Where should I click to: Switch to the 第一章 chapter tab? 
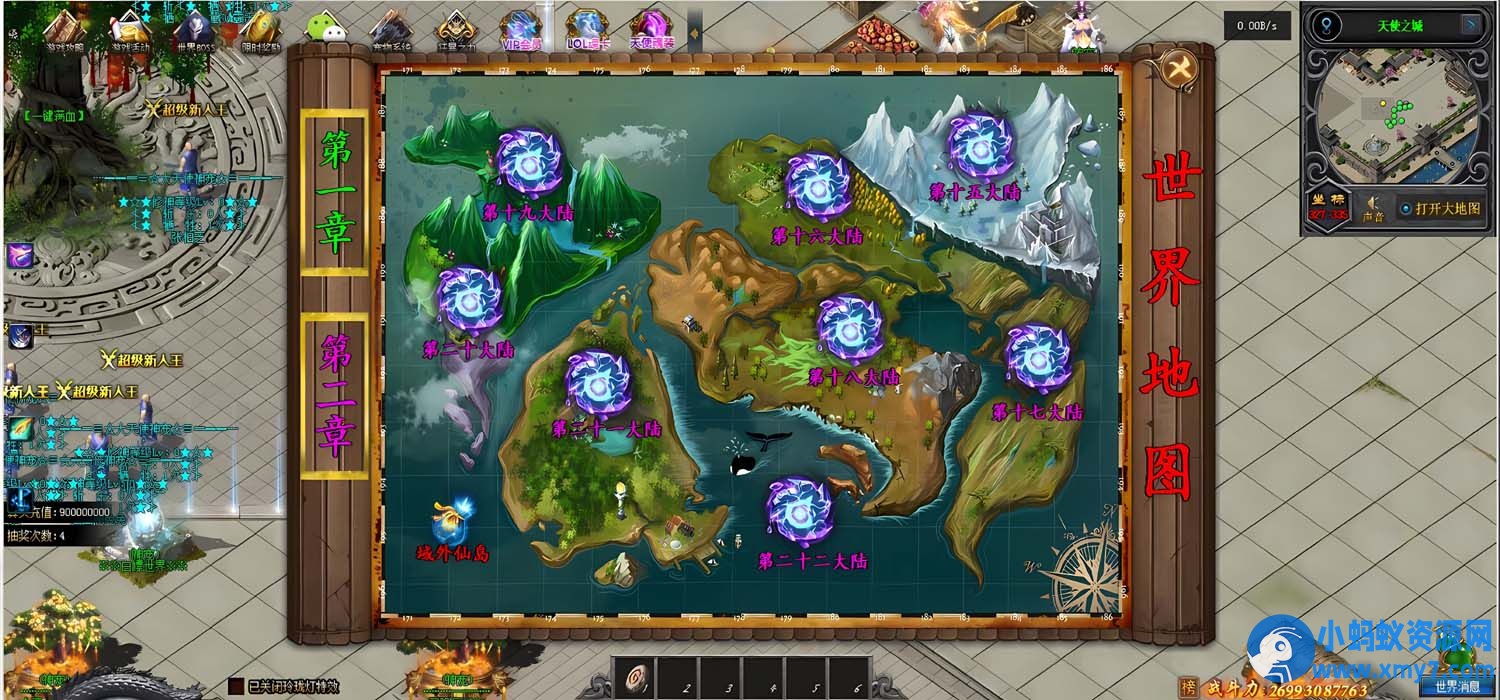tap(335, 191)
